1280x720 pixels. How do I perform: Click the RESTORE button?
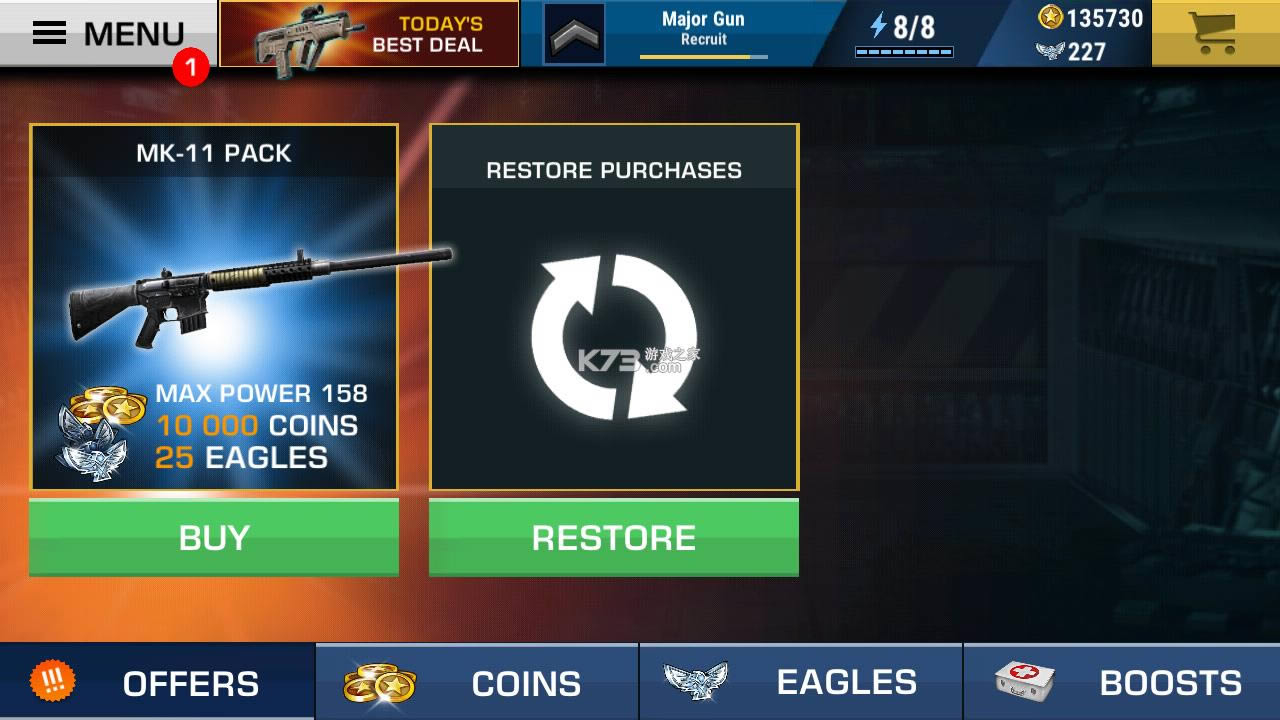(x=614, y=537)
